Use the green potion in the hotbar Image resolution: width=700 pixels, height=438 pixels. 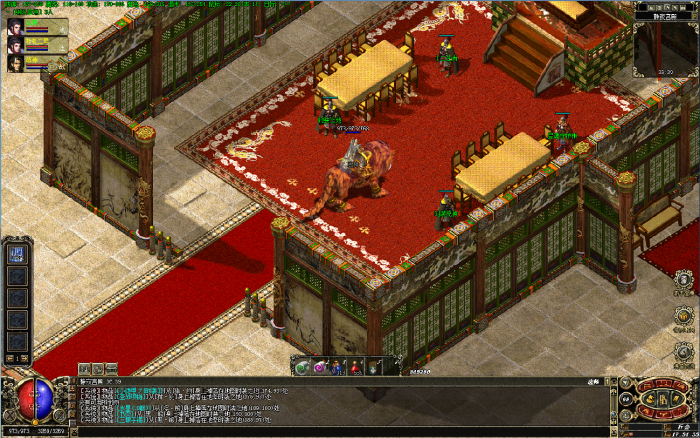click(302, 367)
